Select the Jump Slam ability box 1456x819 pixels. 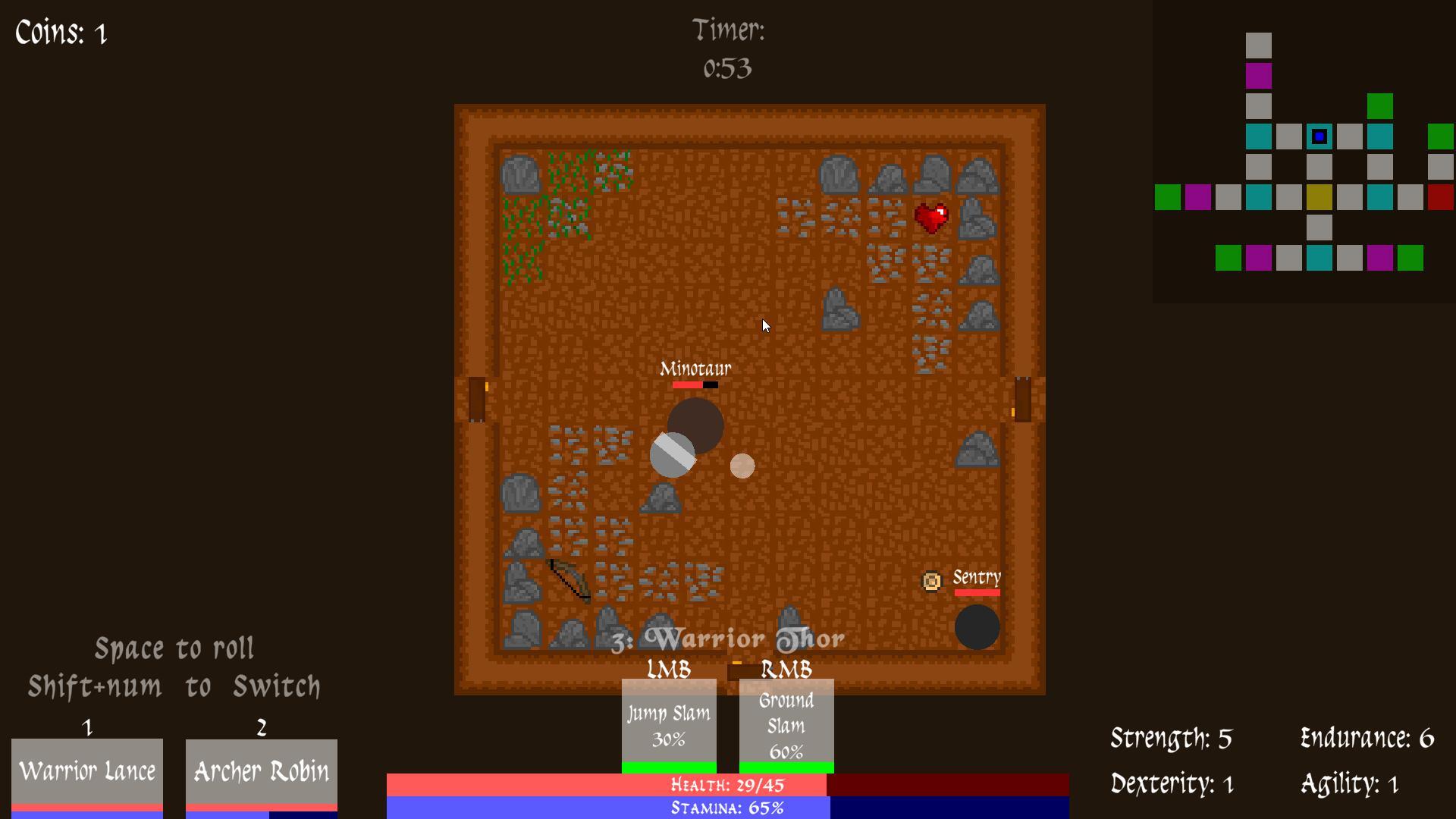point(668,720)
